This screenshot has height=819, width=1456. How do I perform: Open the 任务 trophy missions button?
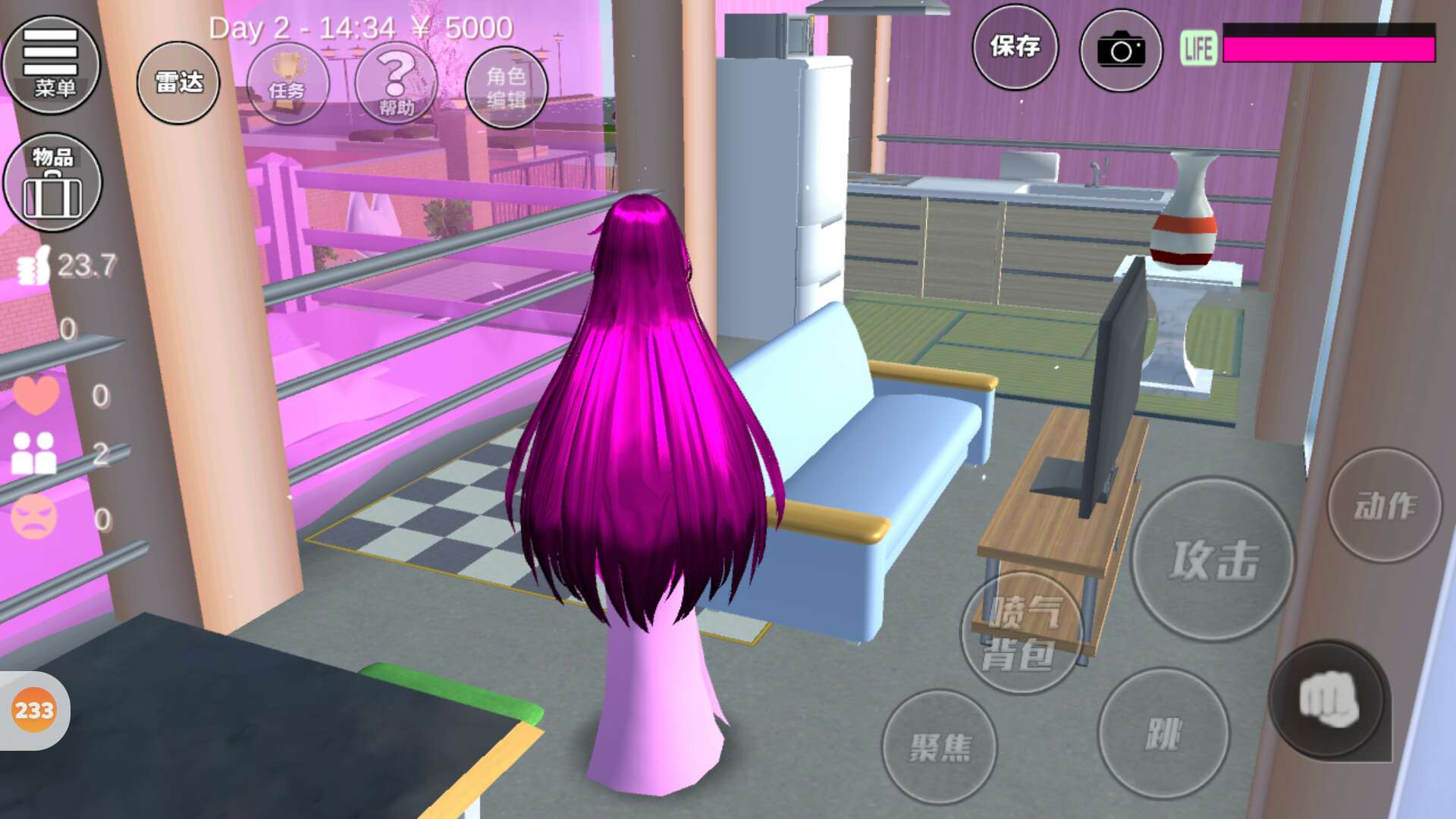(287, 83)
